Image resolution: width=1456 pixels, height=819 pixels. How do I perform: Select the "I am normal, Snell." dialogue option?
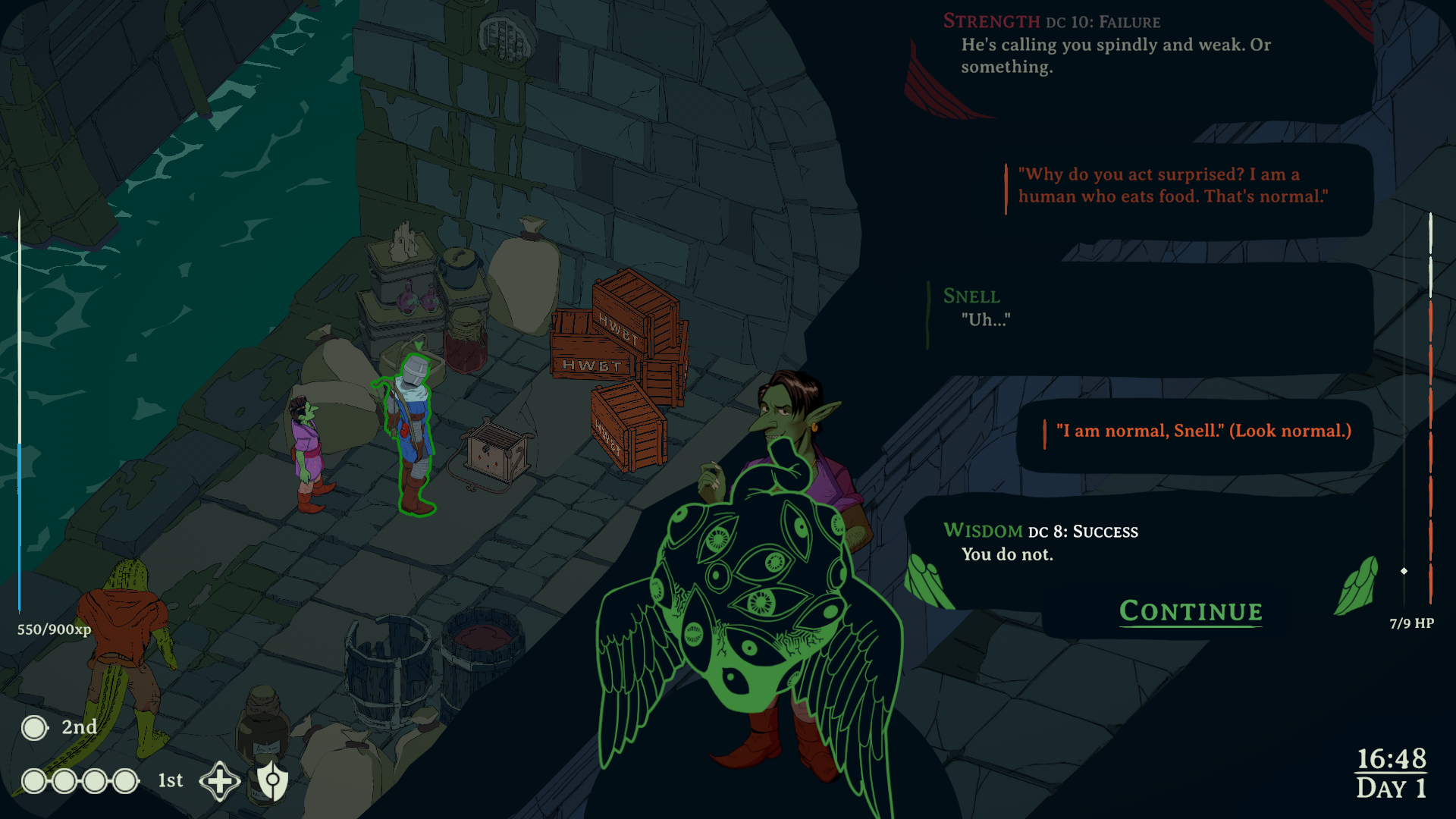[x=1202, y=431]
